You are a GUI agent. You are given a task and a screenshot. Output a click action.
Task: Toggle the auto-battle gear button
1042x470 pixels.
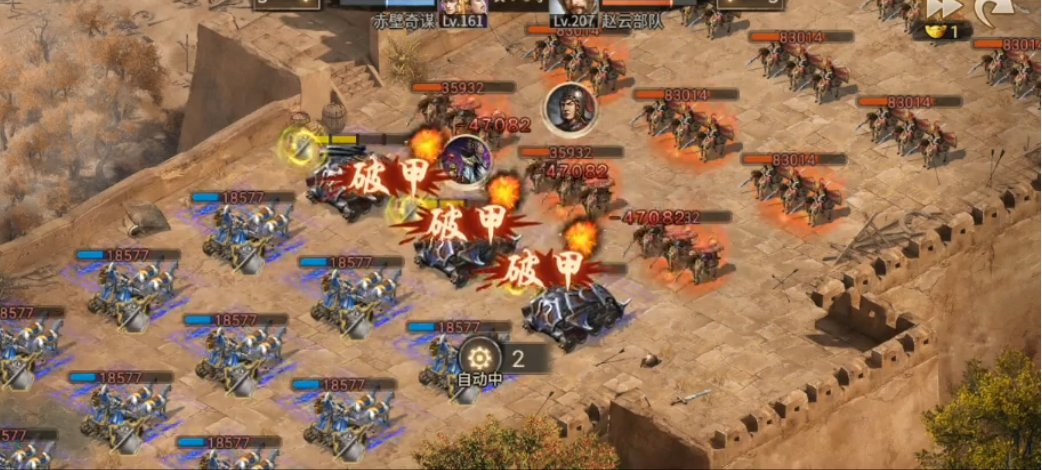point(480,357)
